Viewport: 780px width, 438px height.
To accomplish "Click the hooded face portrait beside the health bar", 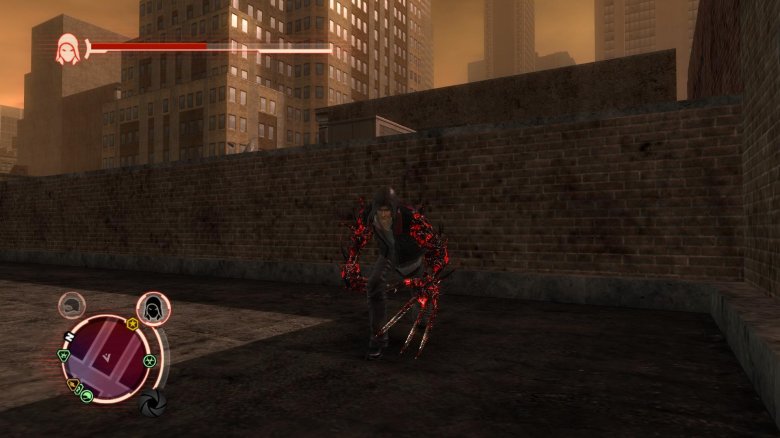I will pos(68,48).
